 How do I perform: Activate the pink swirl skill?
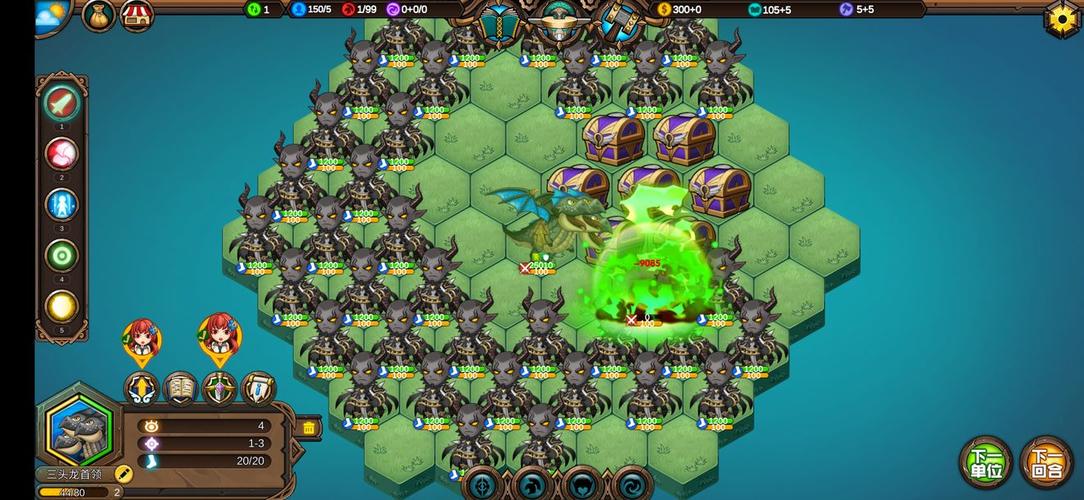point(62,154)
